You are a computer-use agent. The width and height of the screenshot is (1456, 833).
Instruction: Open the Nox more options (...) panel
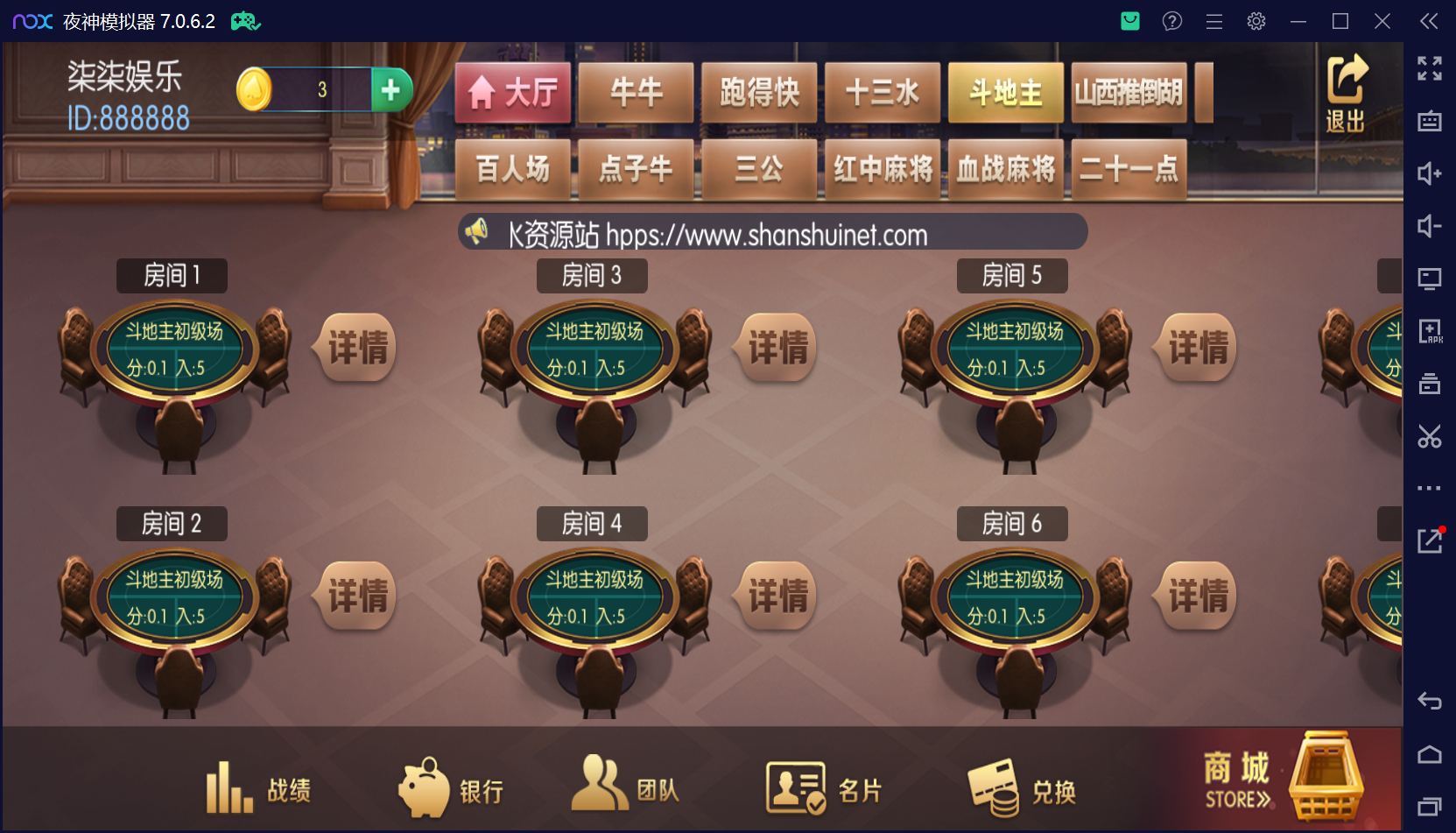[x=1429, y=488]
